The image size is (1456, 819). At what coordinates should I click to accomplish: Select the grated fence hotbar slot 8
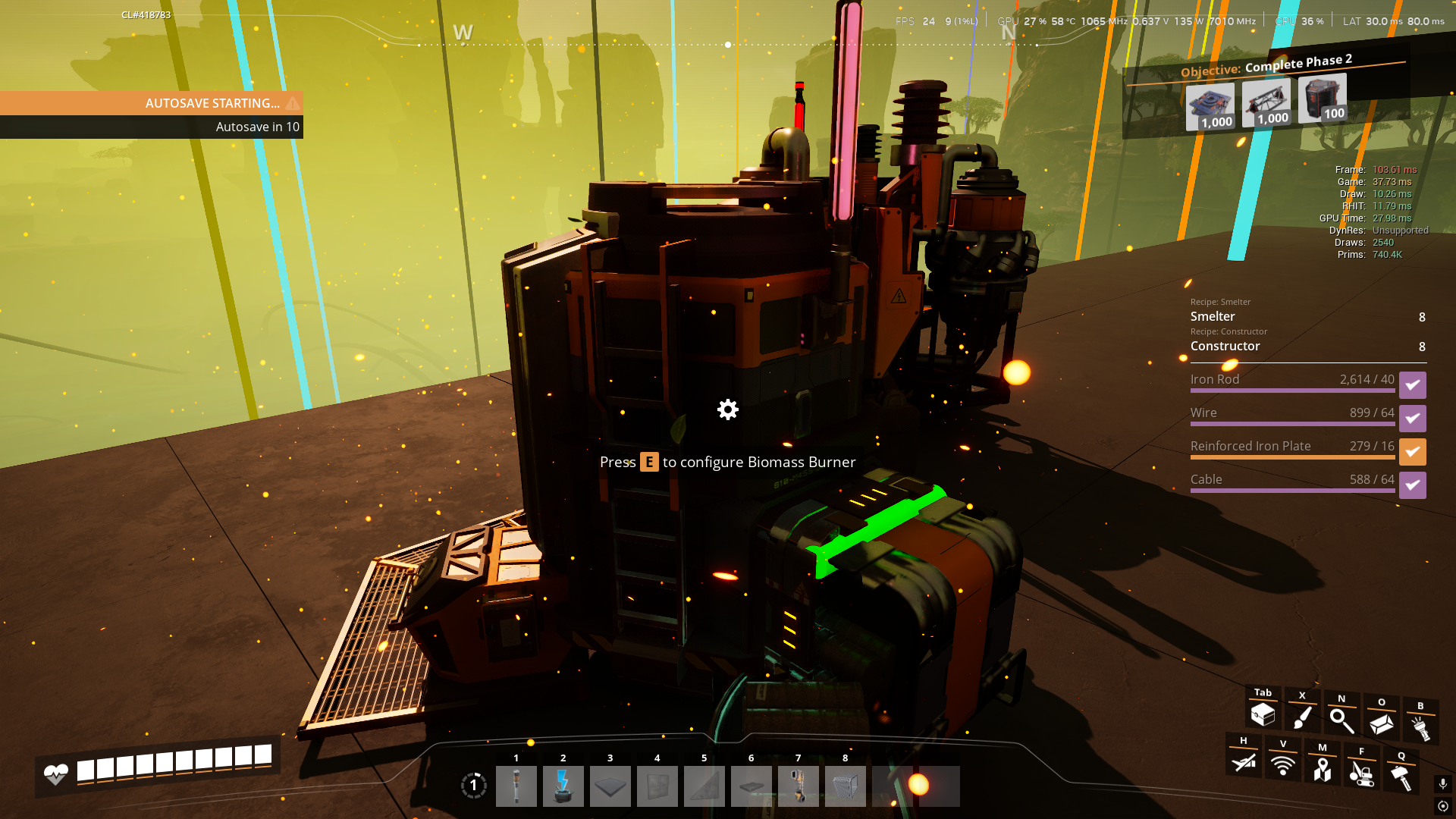pos(845,786)
